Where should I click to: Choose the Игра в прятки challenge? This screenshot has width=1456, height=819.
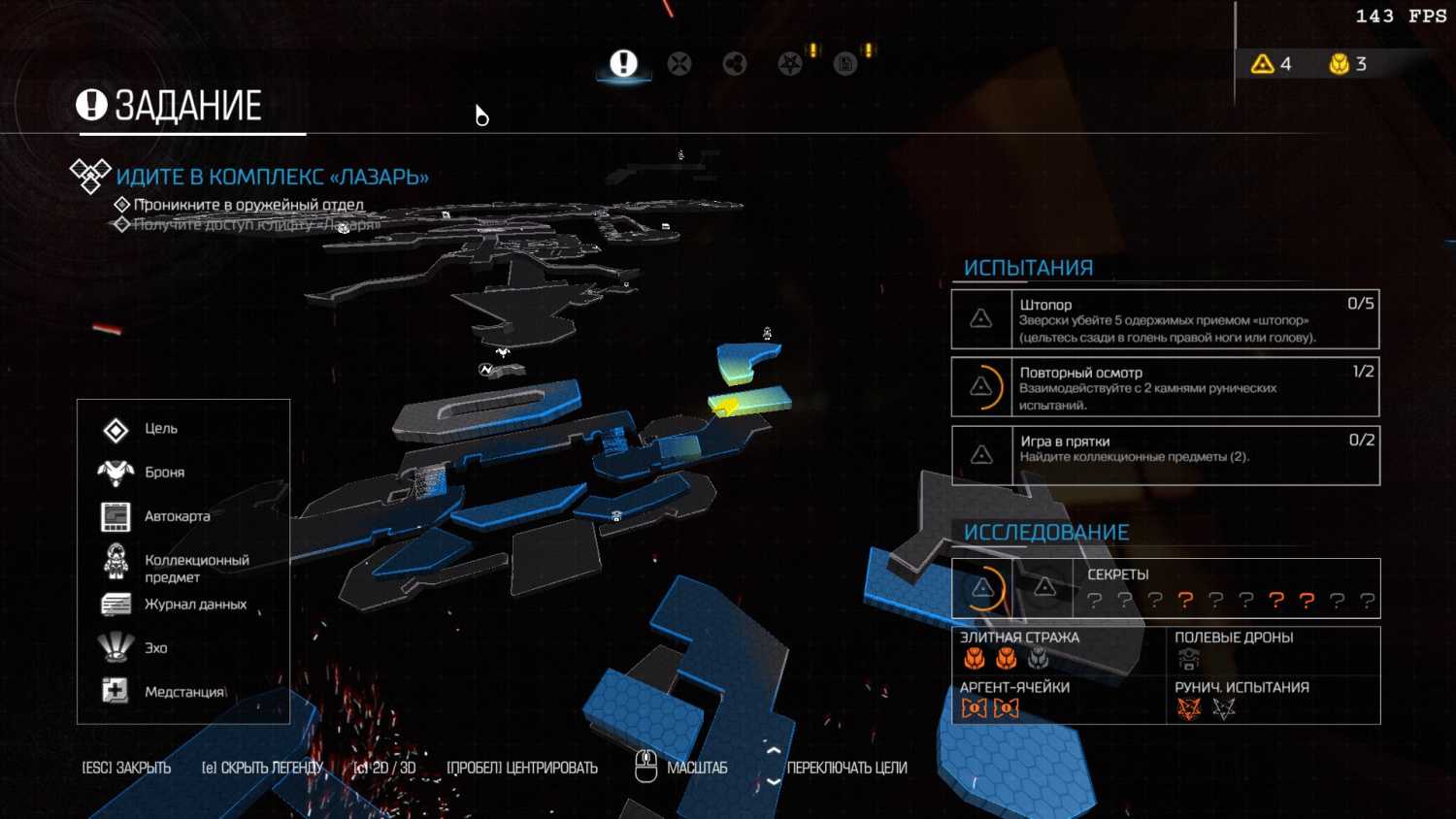[x=1165, y=455]
